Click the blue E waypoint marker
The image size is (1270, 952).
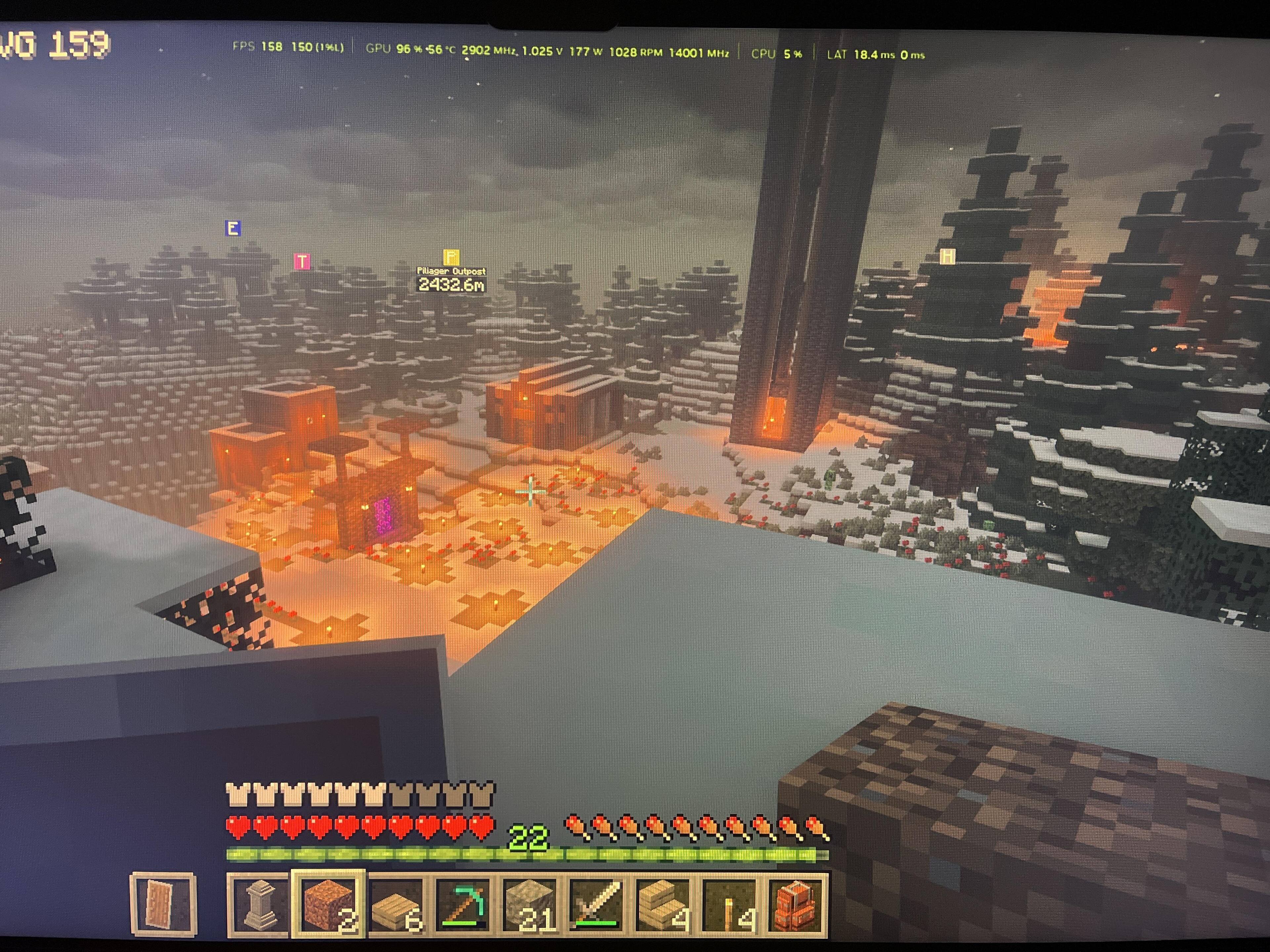pyautogui.click(x=233, y=228)
